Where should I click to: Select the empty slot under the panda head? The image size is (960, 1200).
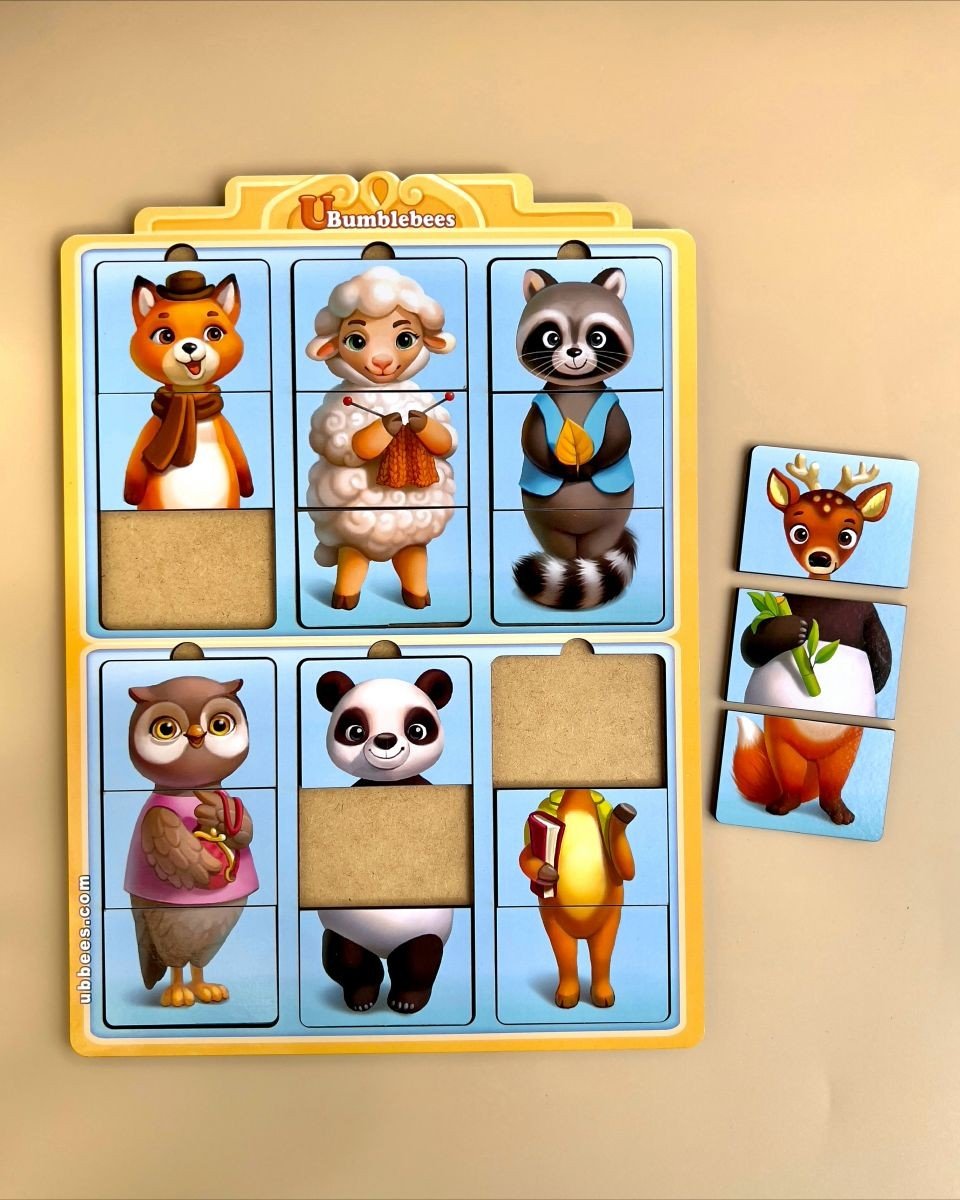[x=386, y=844]
